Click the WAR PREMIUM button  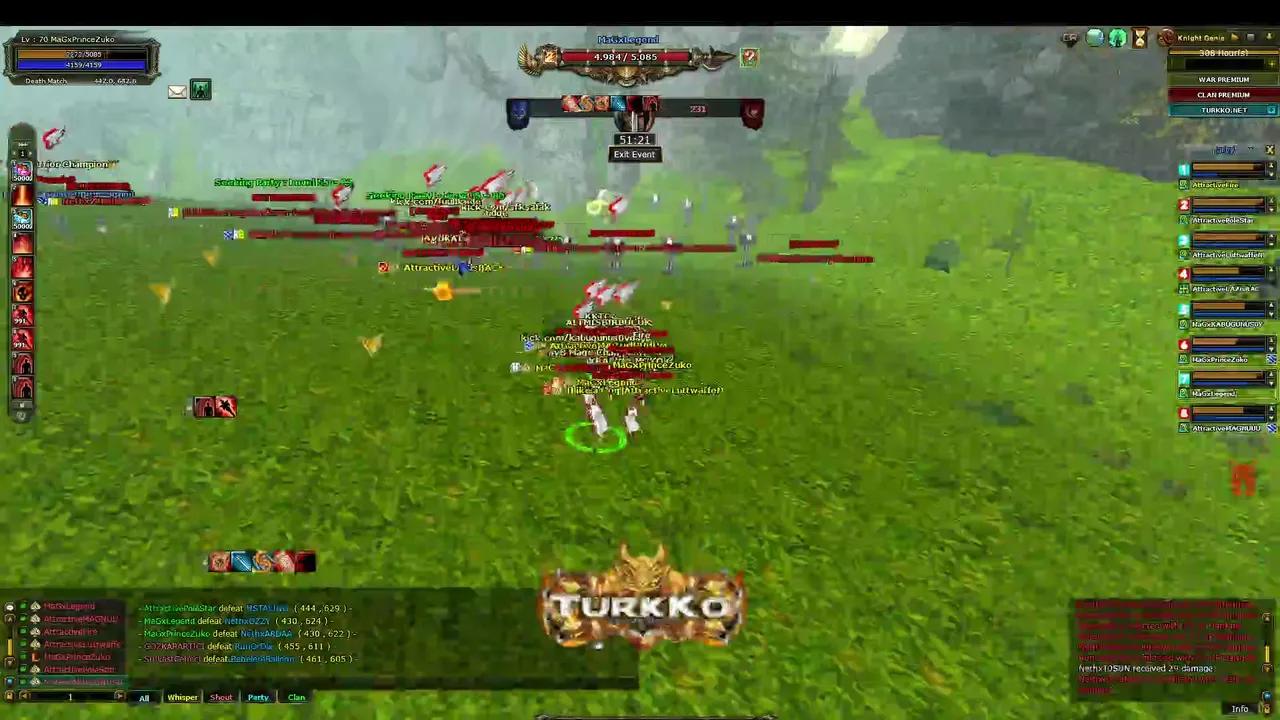[x=1223, y=79]
